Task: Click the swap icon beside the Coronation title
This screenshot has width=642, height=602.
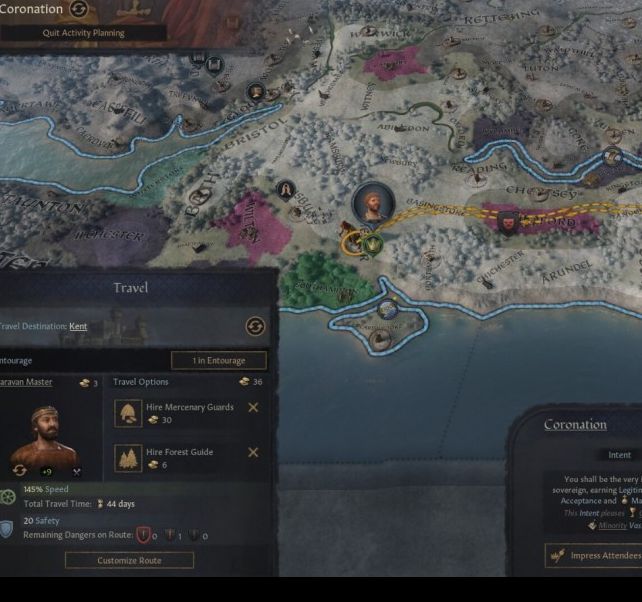Action: [79, 10]
